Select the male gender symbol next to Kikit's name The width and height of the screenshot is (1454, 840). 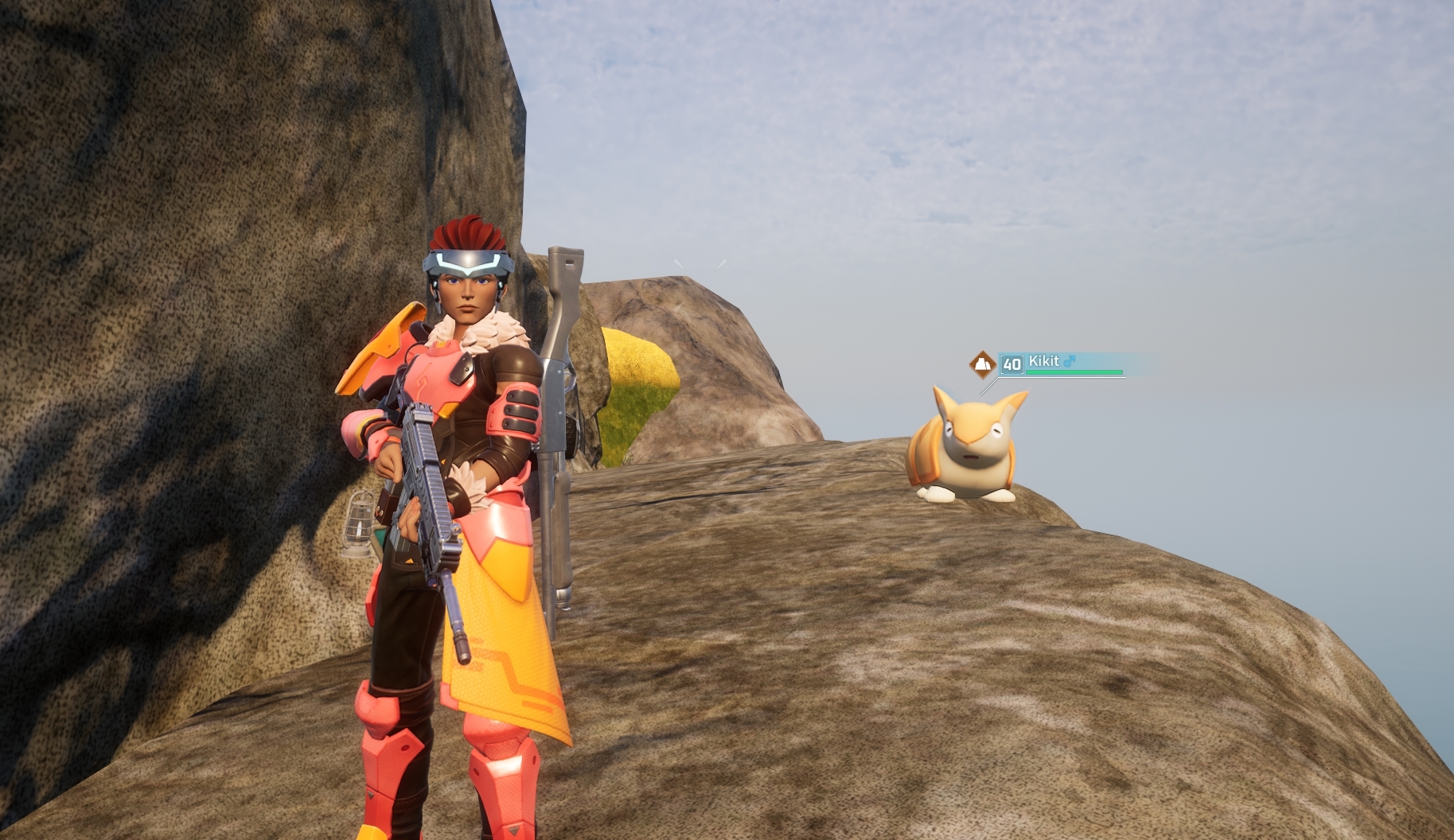(1070, 362)
